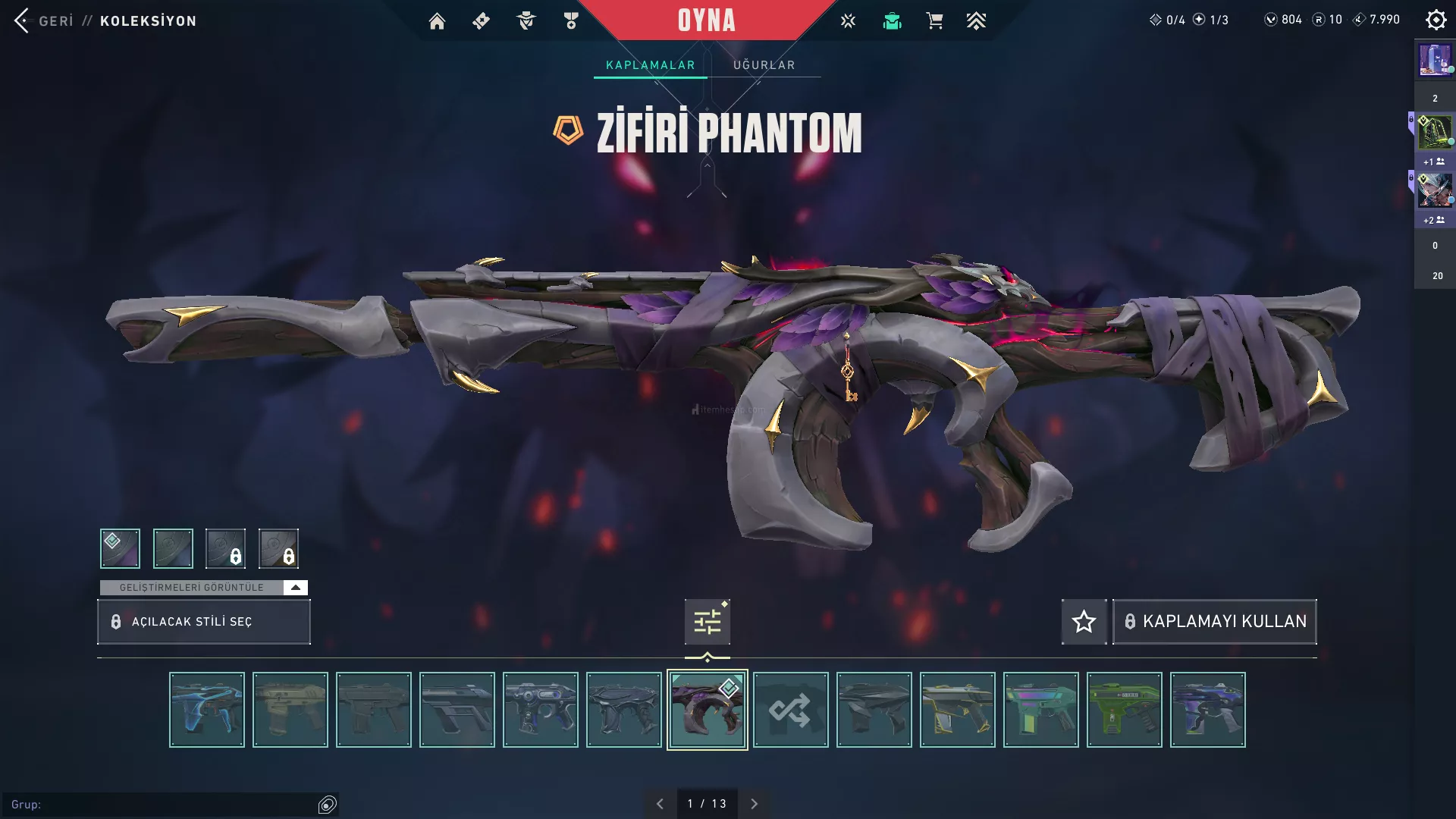Screen dimensions: 1456x819
Task: Open the store cart icon
Action: tap(934, 21)
